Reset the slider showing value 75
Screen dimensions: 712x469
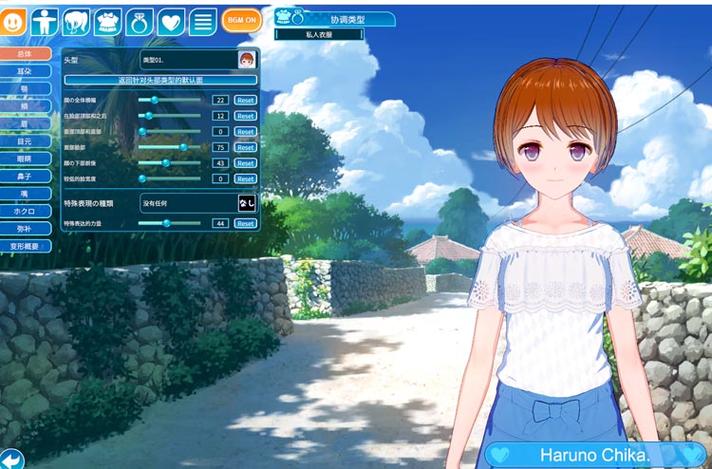pos(245,147)
